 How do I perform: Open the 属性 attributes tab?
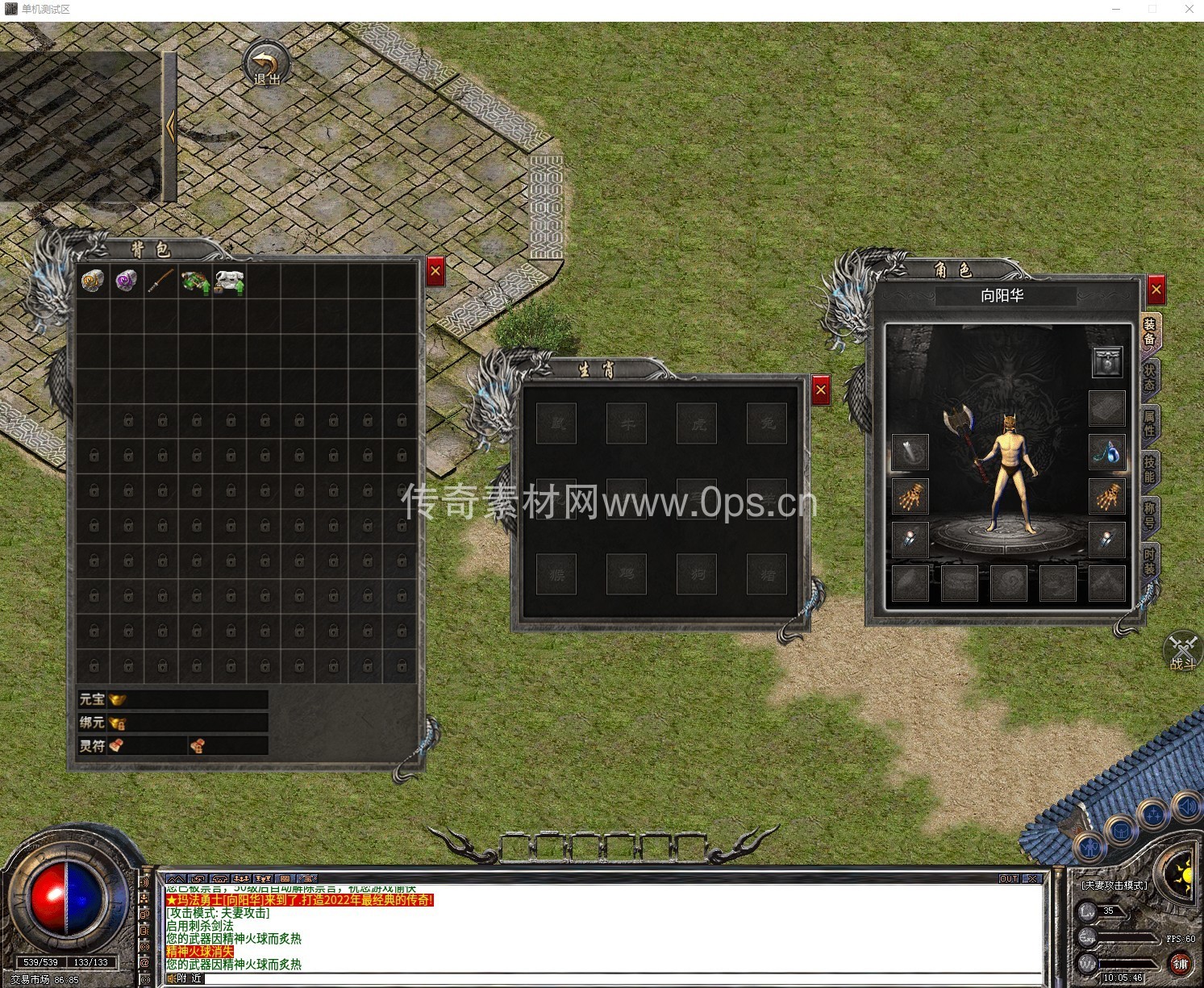coord(1150,423)
